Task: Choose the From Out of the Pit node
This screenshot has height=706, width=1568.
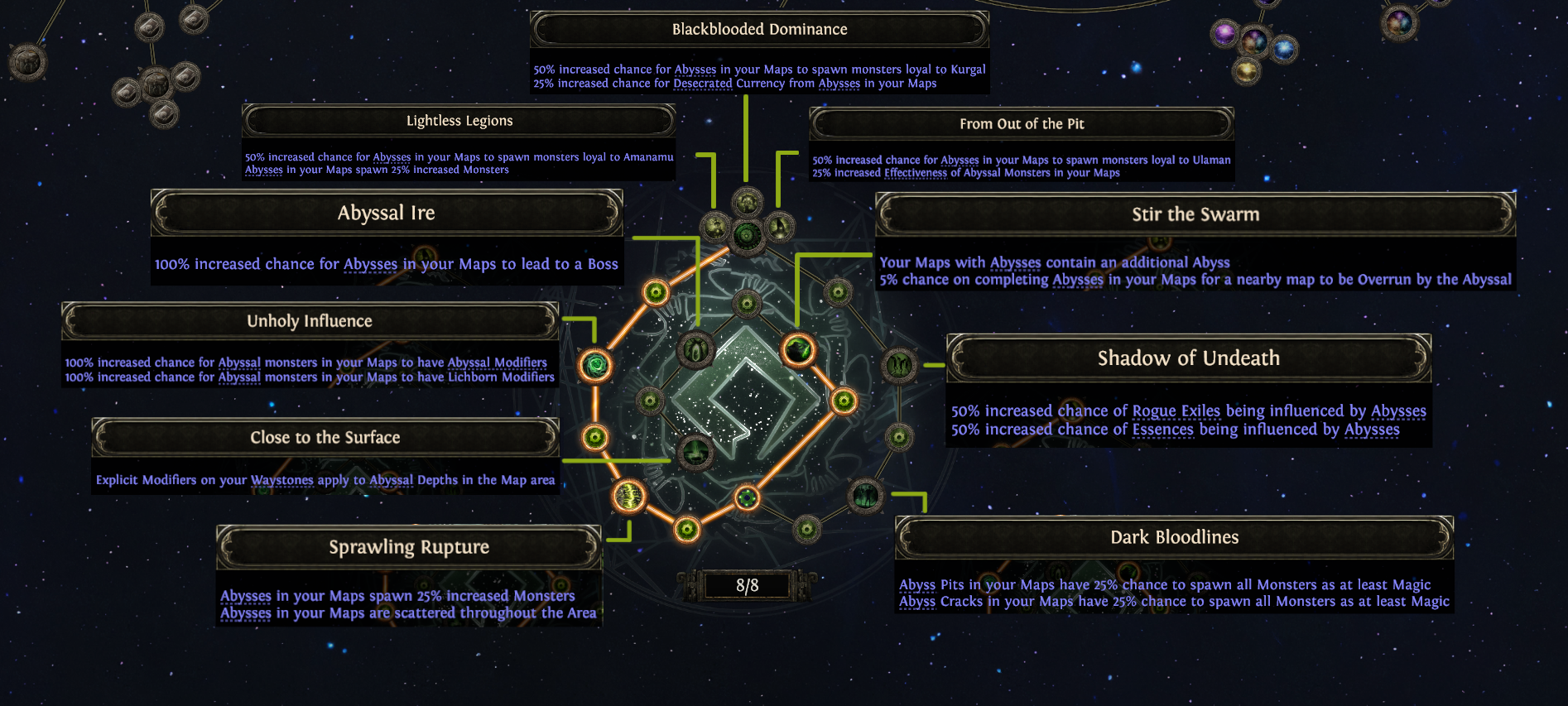Action: (779, 226)
